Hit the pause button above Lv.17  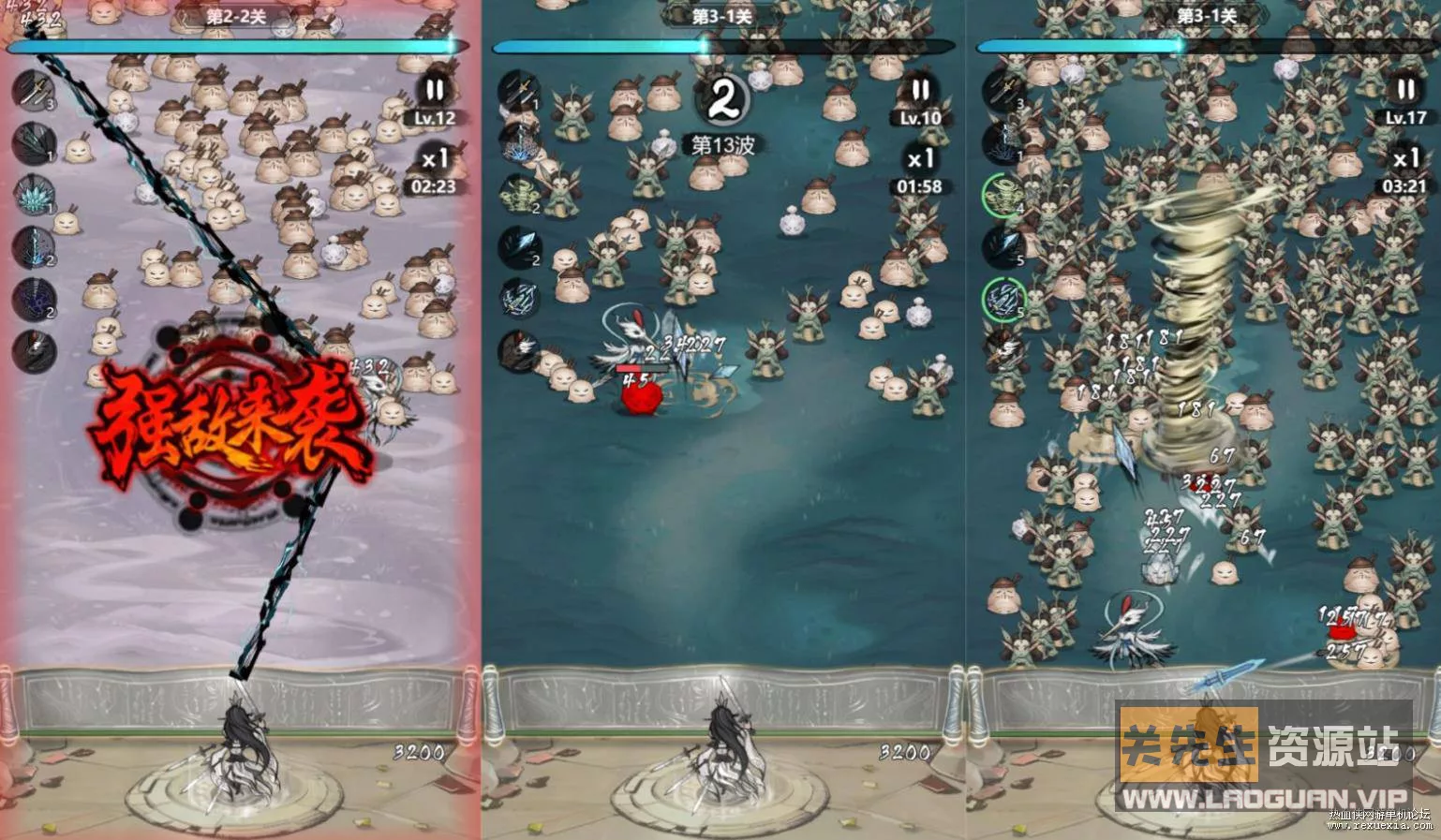[1405, 91]
